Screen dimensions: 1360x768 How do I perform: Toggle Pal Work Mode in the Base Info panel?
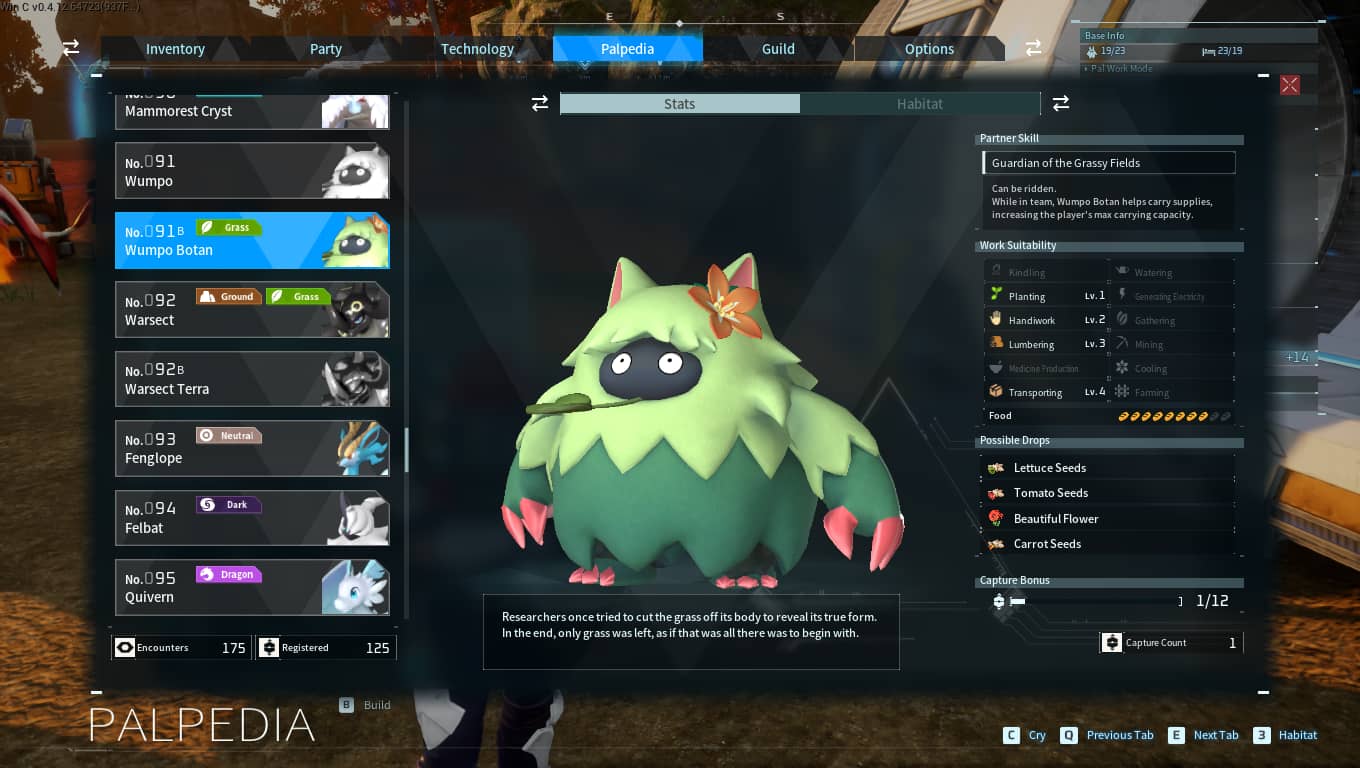click(x=1119, y=68)
